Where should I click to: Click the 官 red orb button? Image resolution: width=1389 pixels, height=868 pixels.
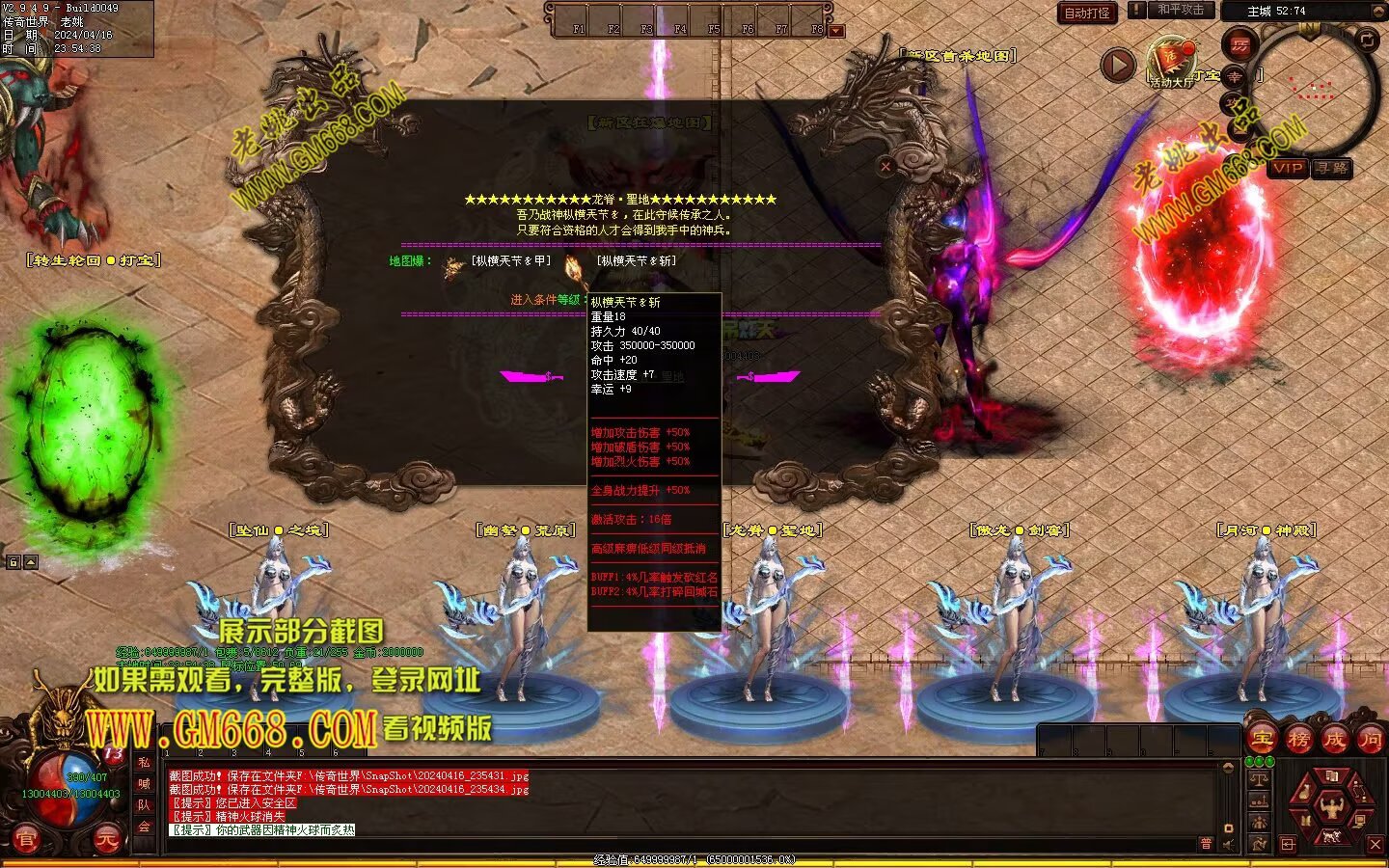pos(26,840)
